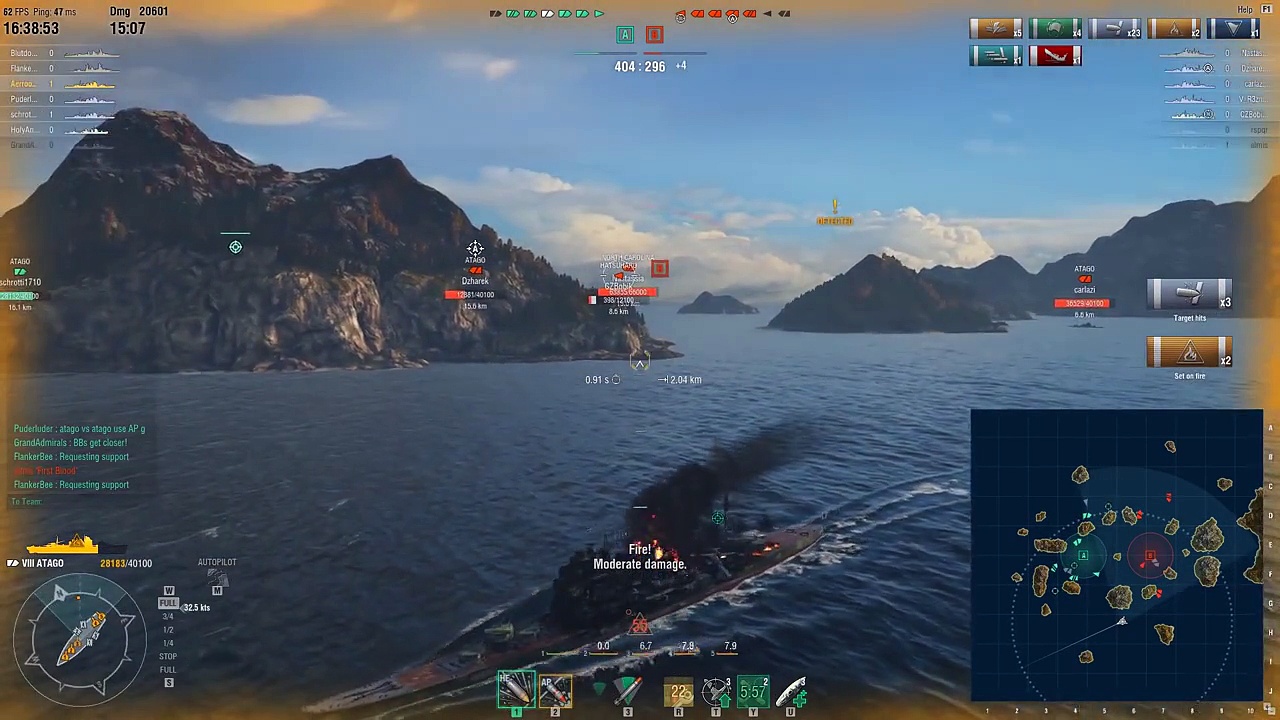Select the torpedo launcher weapon
Image resolution: width=1280 pixels, height=720 pixels.
(627, 690)
